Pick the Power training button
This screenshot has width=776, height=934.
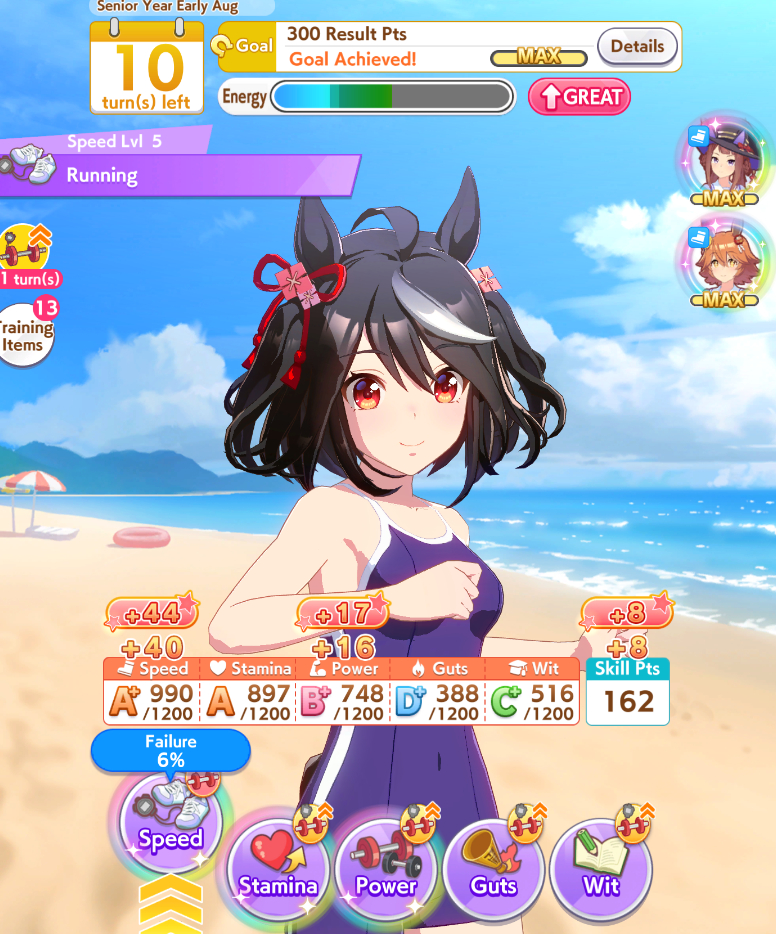[386, 869]
